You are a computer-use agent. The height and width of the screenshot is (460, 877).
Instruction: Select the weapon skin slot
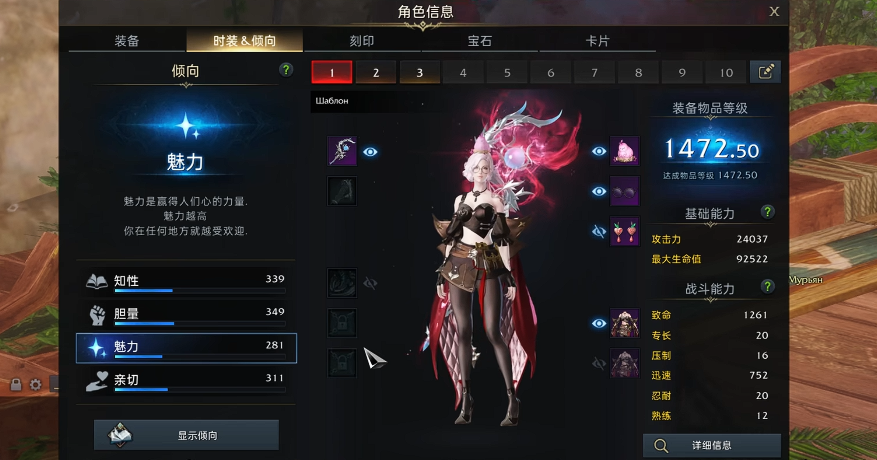click(342, 152)
